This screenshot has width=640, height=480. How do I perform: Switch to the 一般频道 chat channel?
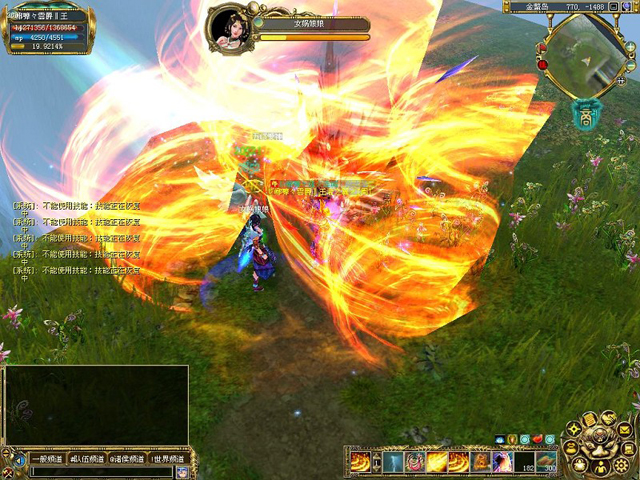coord(46,459)
